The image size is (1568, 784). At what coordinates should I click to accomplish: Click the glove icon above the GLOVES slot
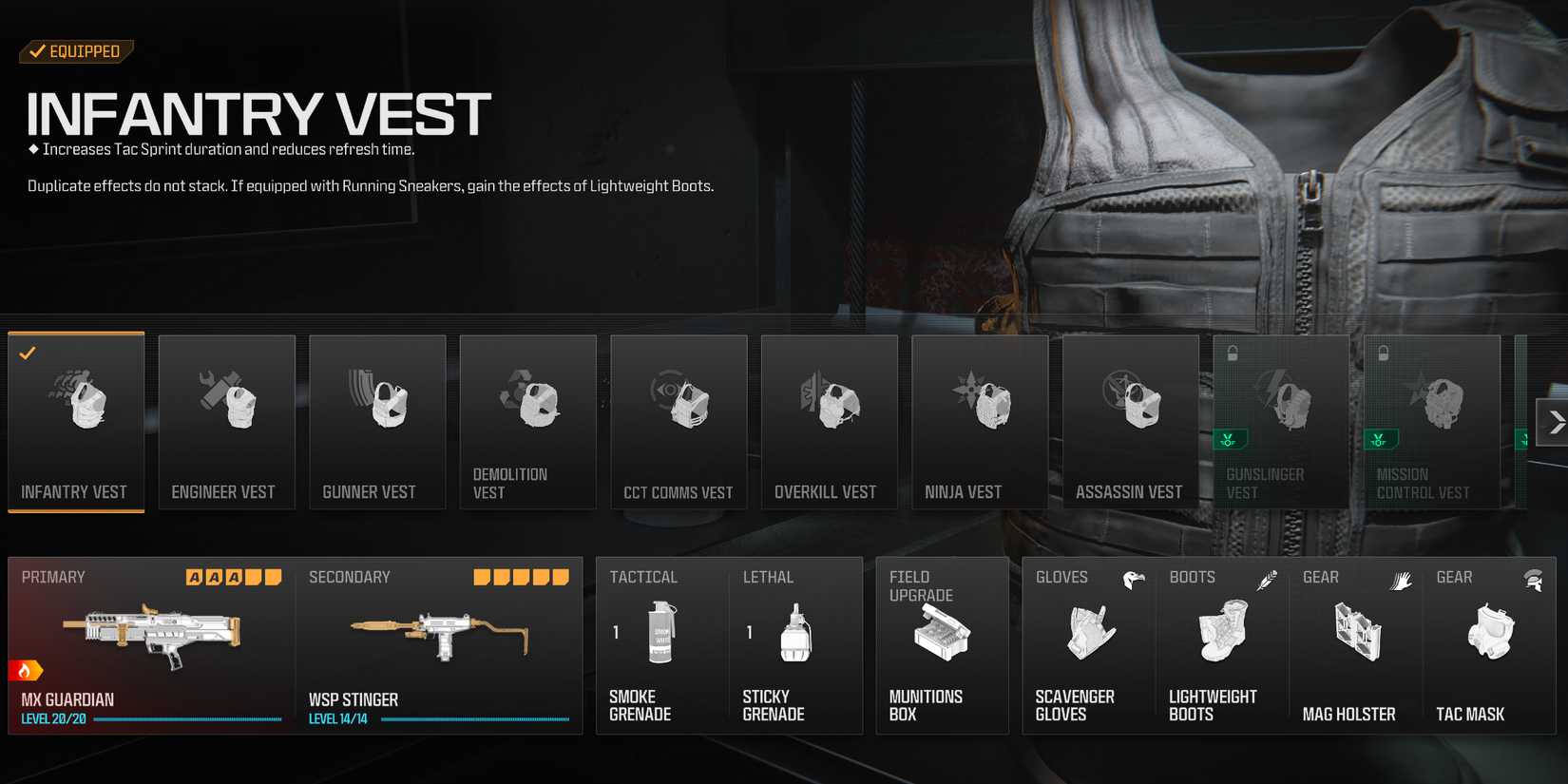1132,579
